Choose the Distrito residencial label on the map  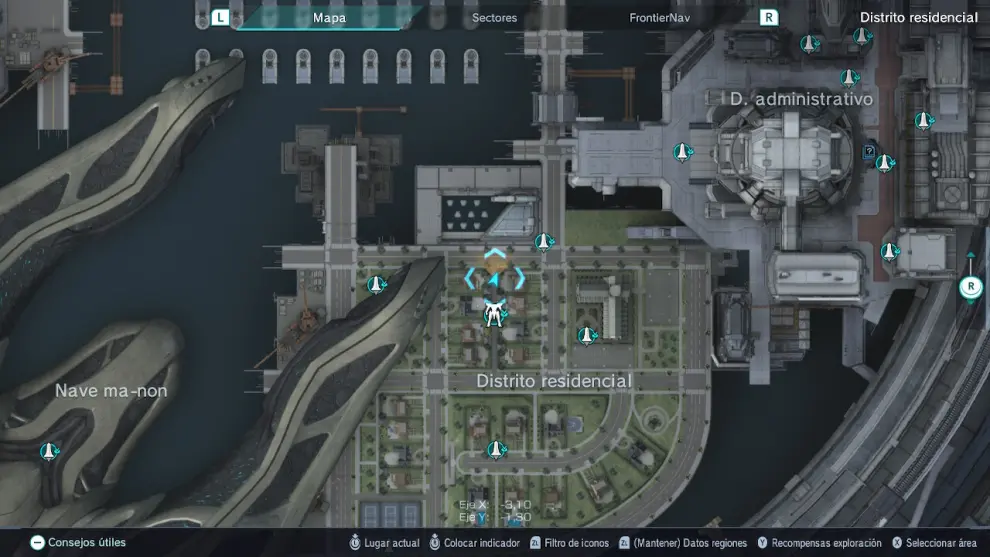click(x=554, y=381)
